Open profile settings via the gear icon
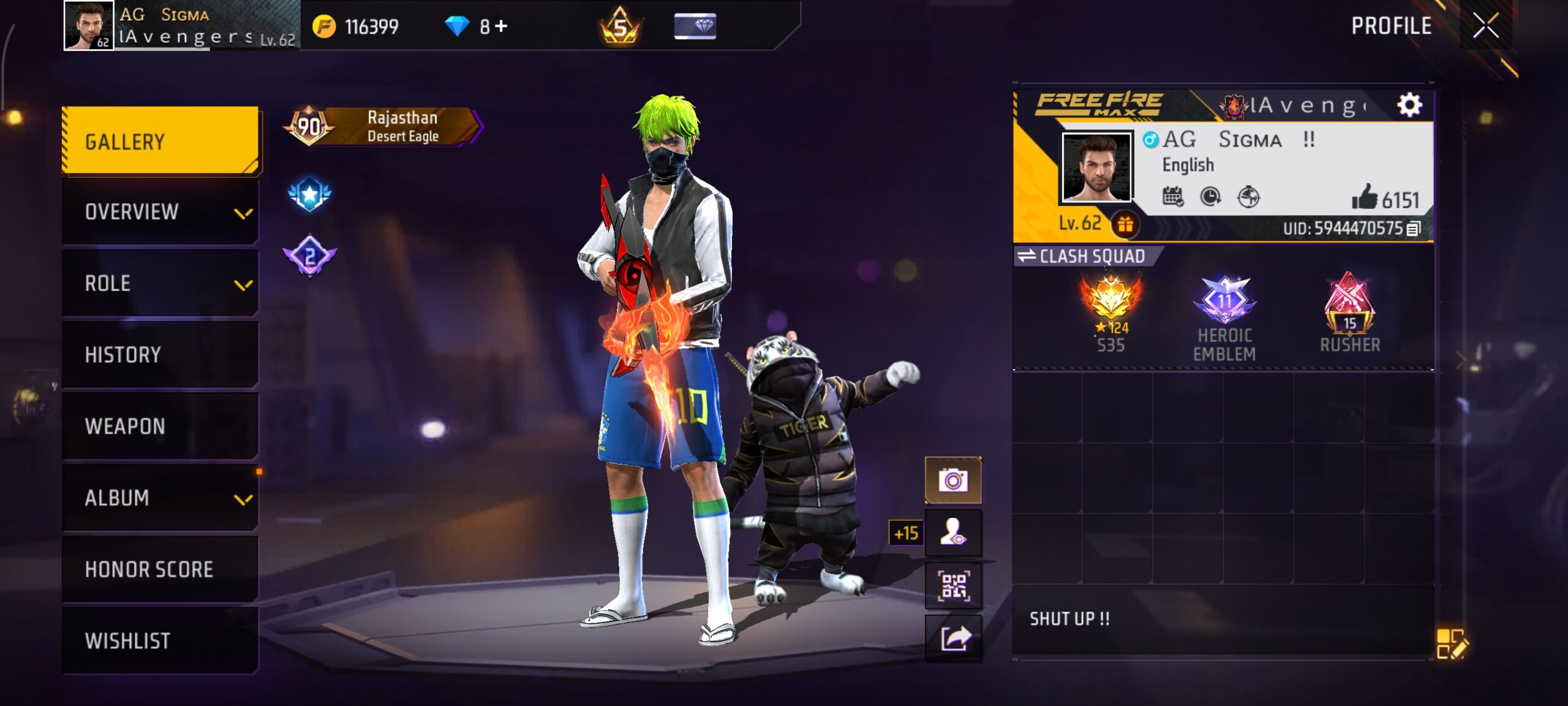 (1411, 105)
